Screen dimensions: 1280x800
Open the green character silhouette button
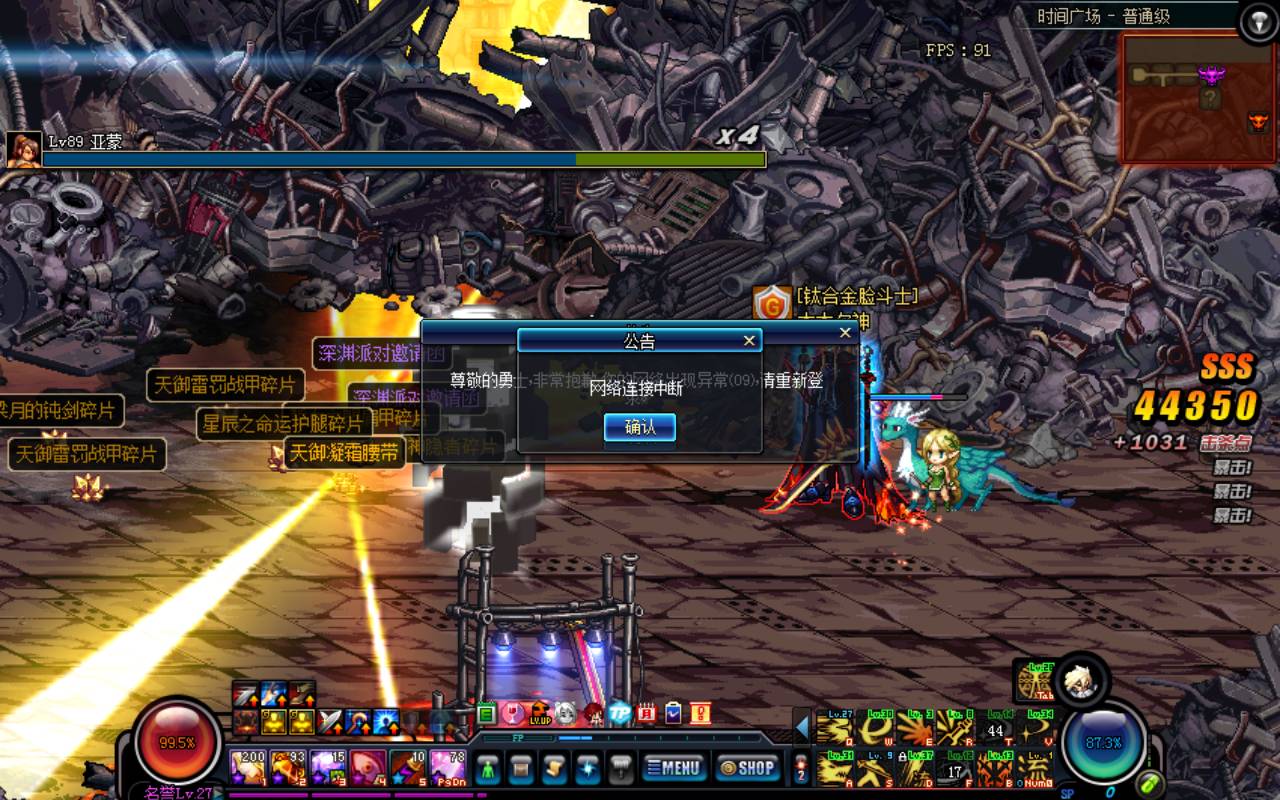point(488,768)
